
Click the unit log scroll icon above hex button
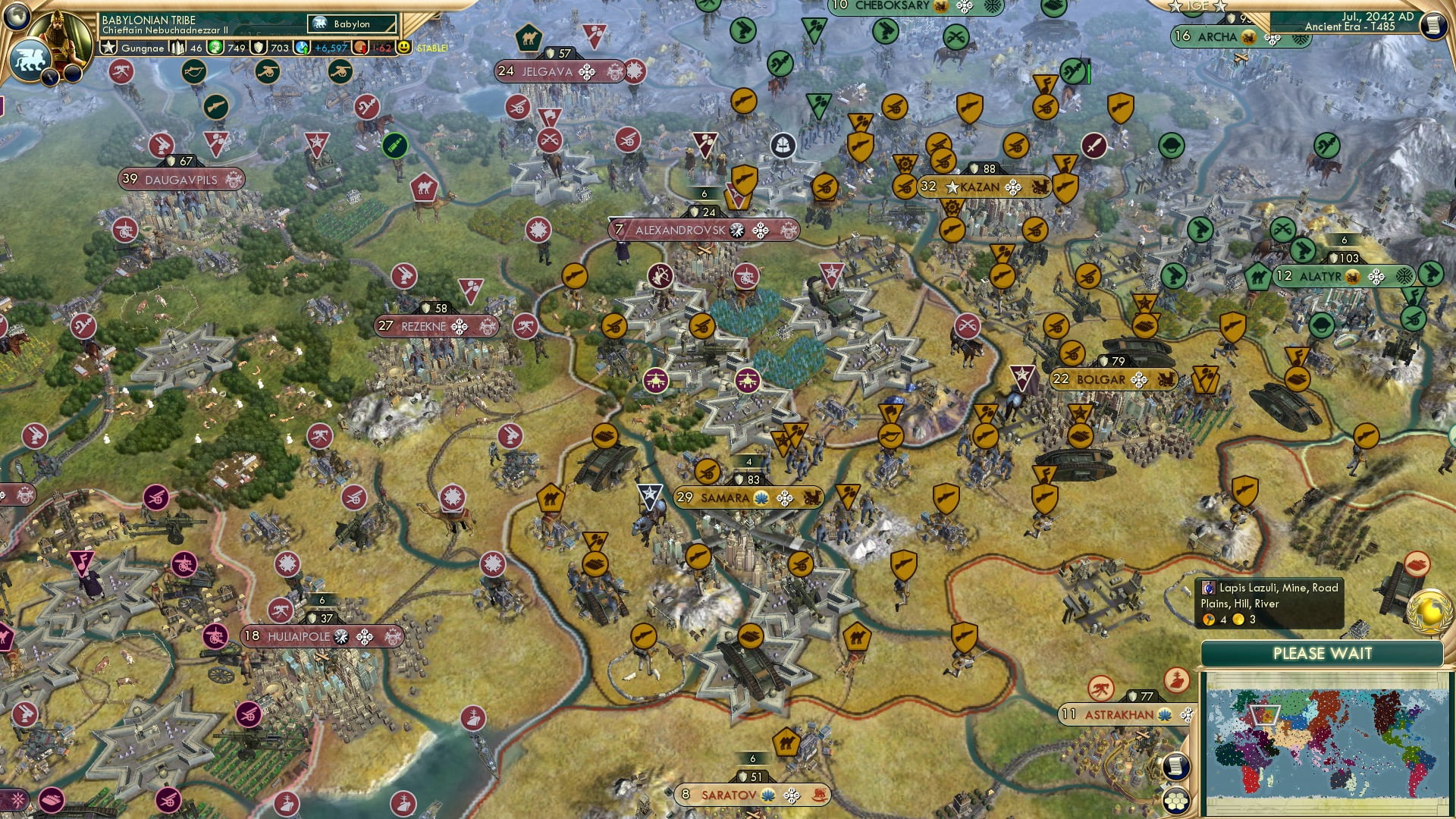[x=1175, y=766]
